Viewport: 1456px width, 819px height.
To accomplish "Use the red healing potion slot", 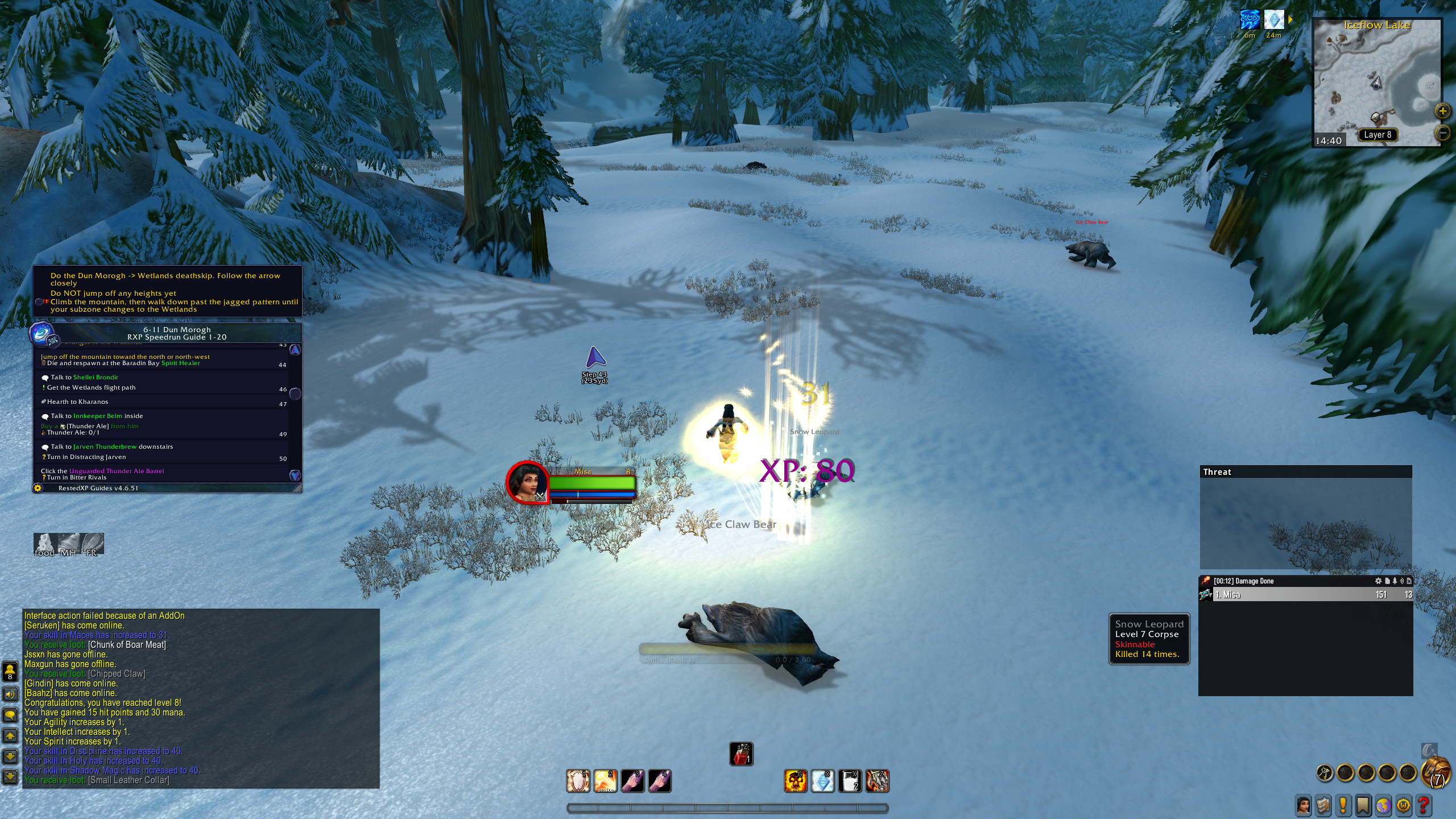I will [x=742, y=754].
